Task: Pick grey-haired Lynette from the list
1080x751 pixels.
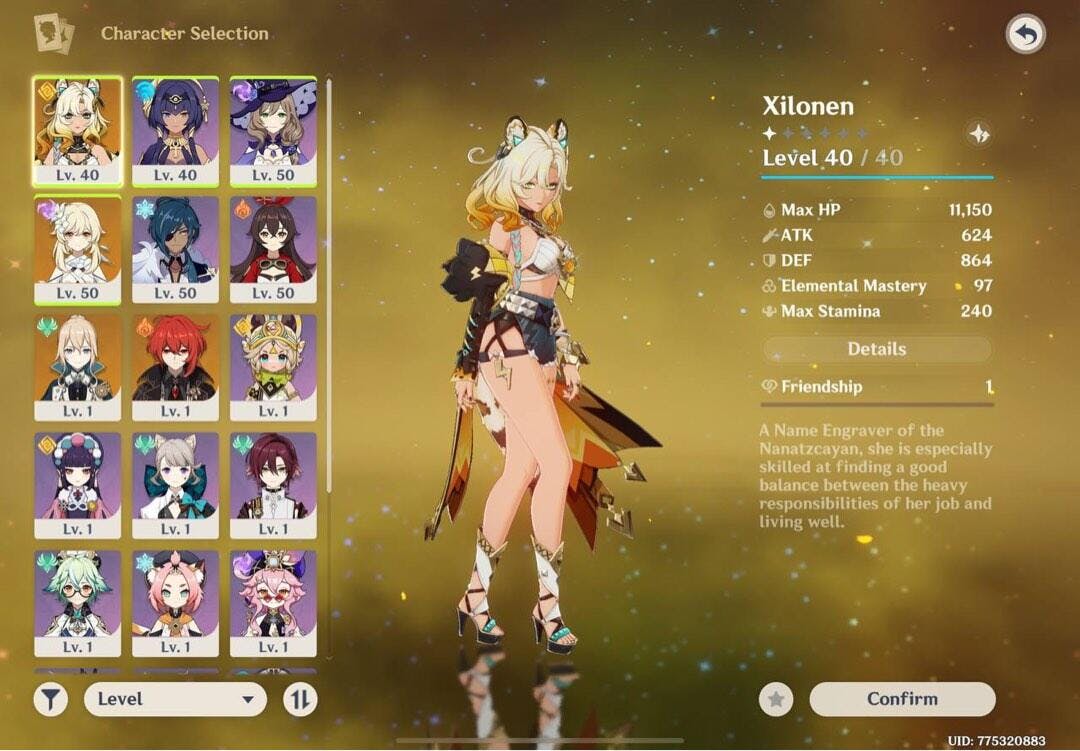Action: point(175,485)
